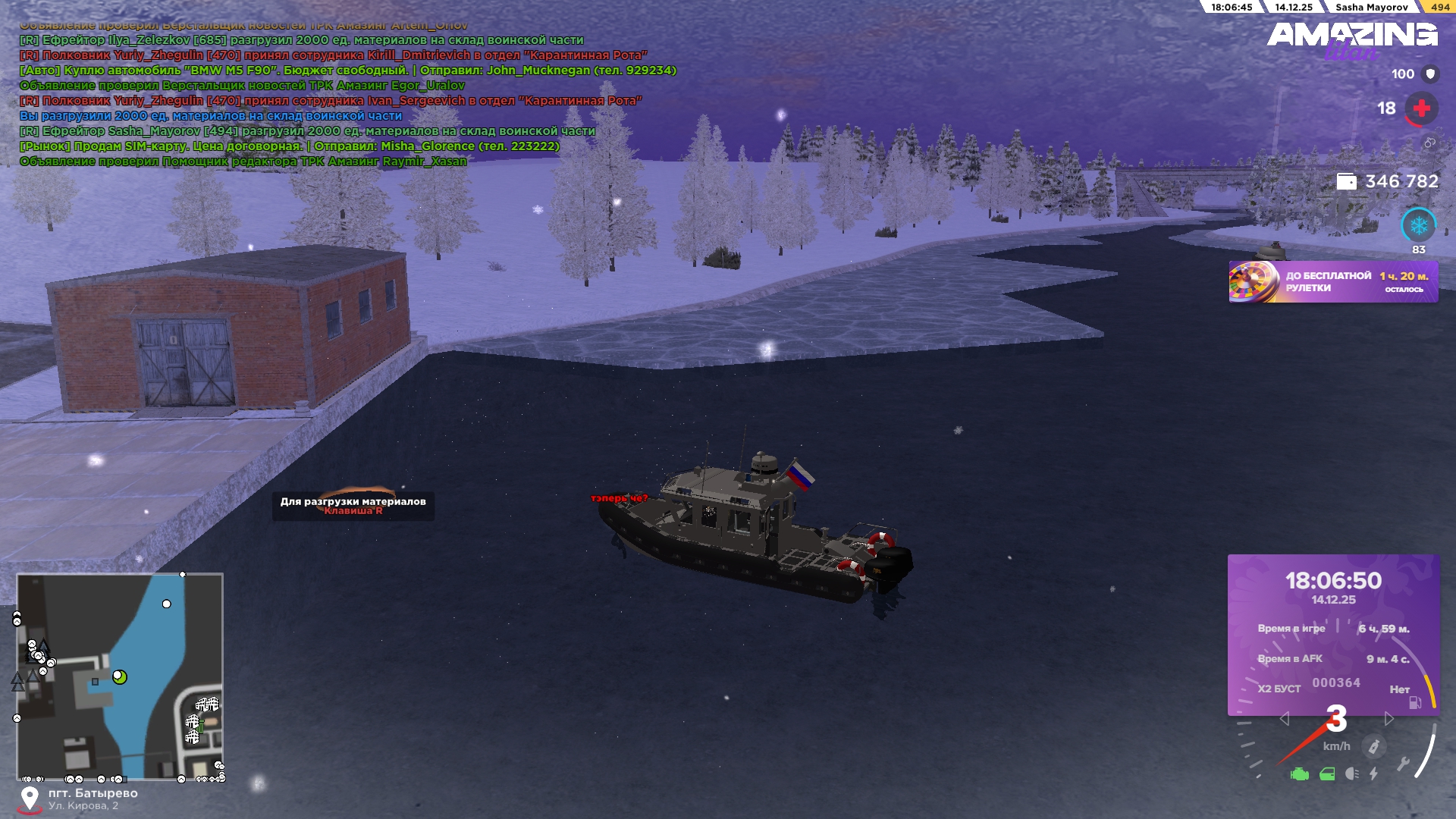
Task: Click the right arrow on speedometer
Action: [1389, 718]
